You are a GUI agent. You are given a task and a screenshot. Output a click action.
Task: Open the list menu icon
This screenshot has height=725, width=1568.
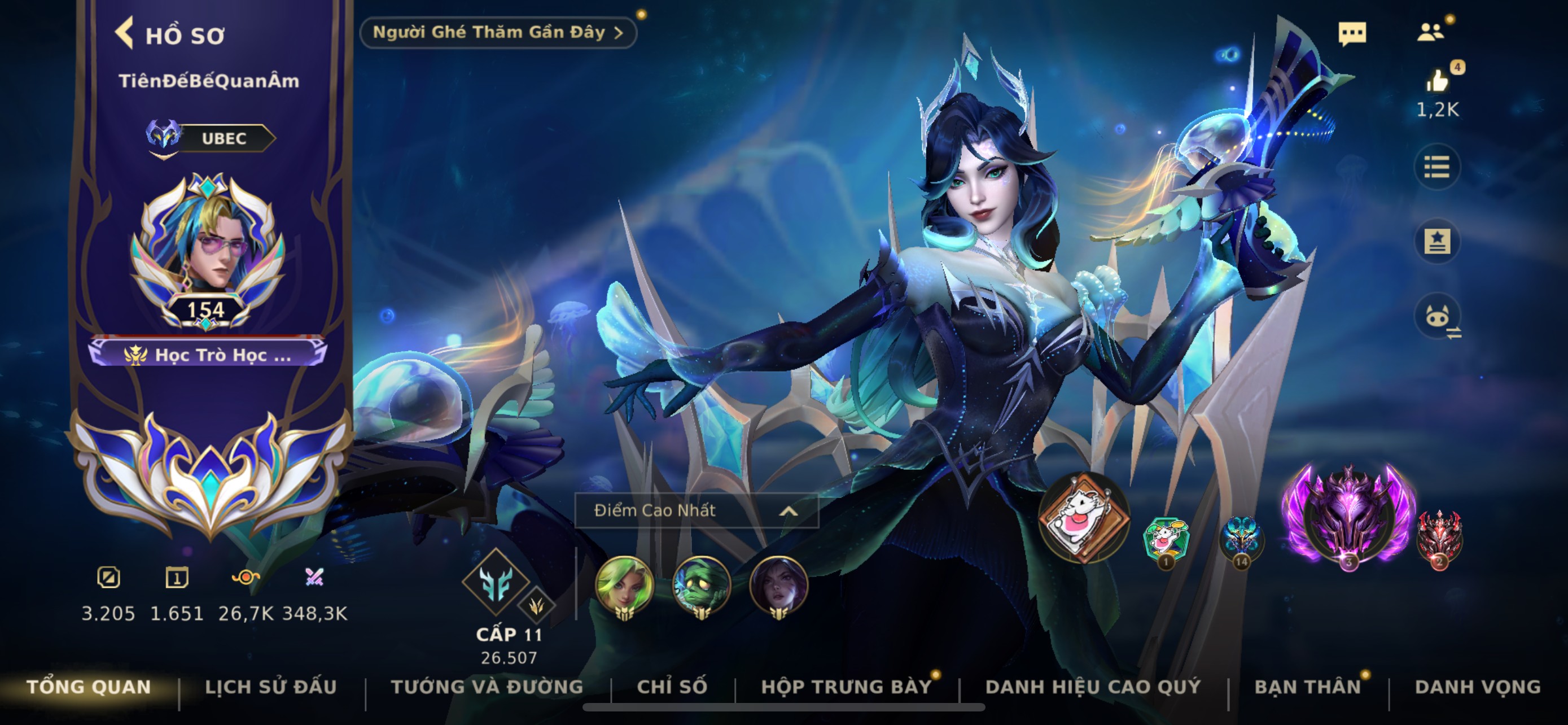[x=1436, y=167]
